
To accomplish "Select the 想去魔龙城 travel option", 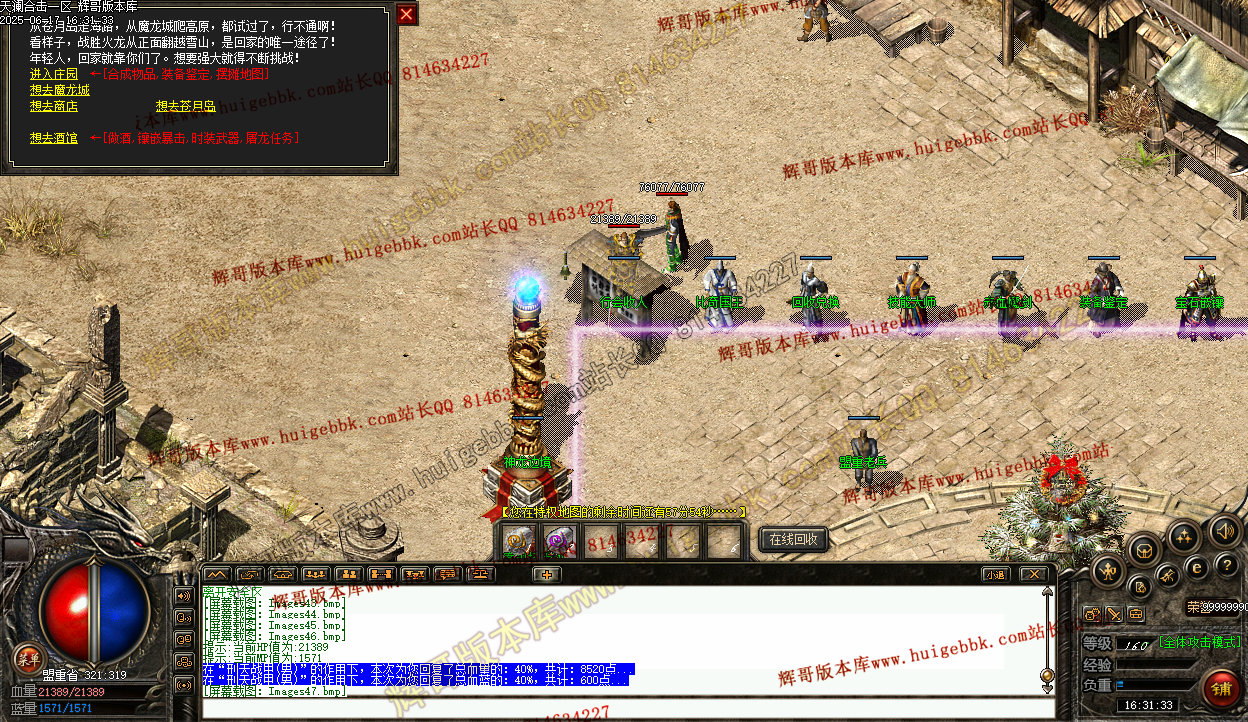I will pos(59,90).
